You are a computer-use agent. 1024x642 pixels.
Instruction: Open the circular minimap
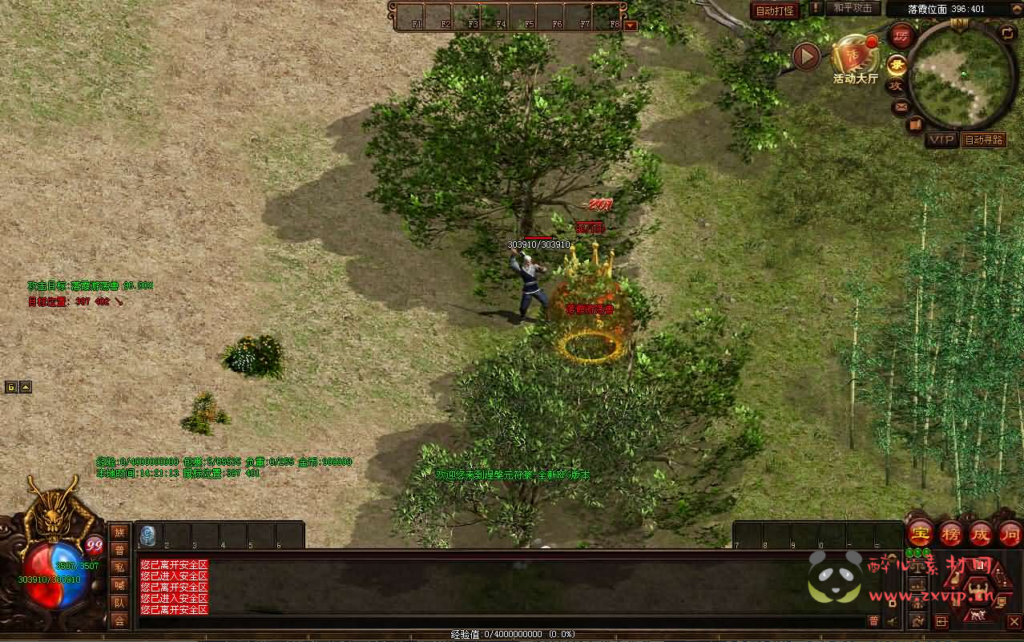(x=961, y=75)
